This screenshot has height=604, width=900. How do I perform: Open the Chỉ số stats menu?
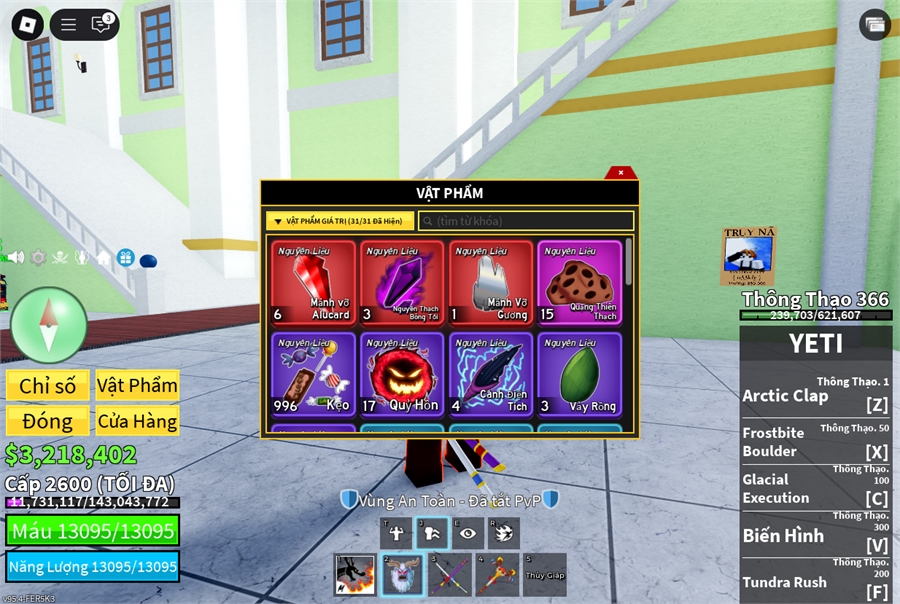pyautogui.click(x=48, y=386)
